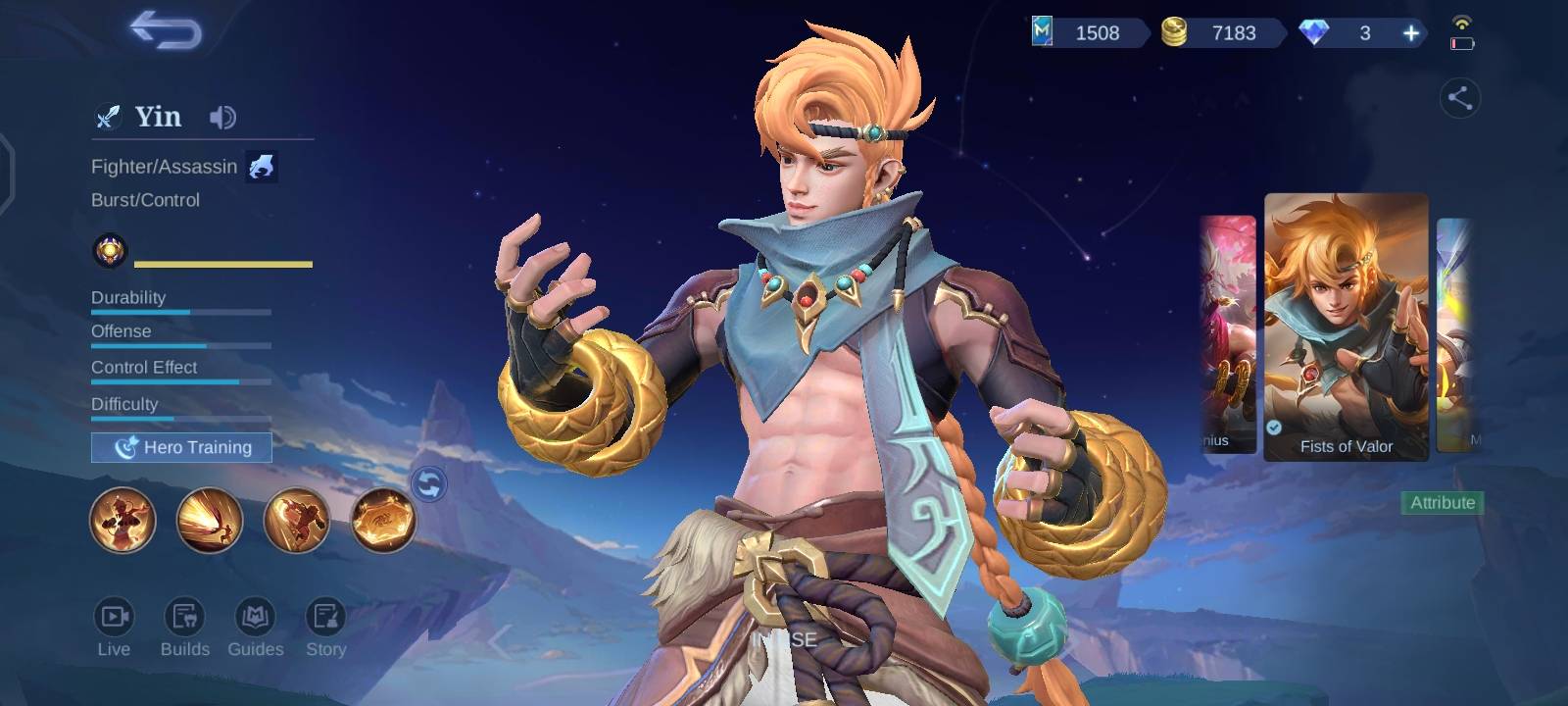Open the hero mastery badge icon
Viewport: 1568px width, 706px height.
pyautogui.click(x=110, y=251)
